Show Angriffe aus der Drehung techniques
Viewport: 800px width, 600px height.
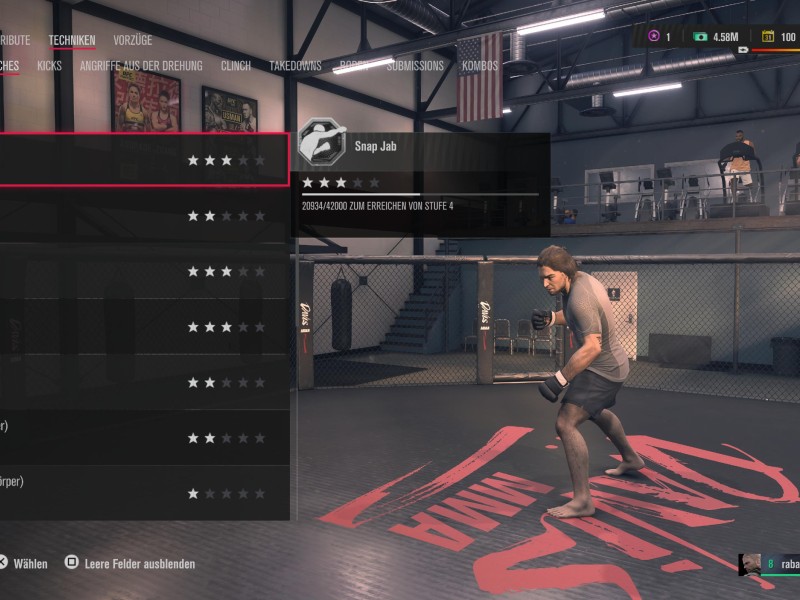[141, 66]
